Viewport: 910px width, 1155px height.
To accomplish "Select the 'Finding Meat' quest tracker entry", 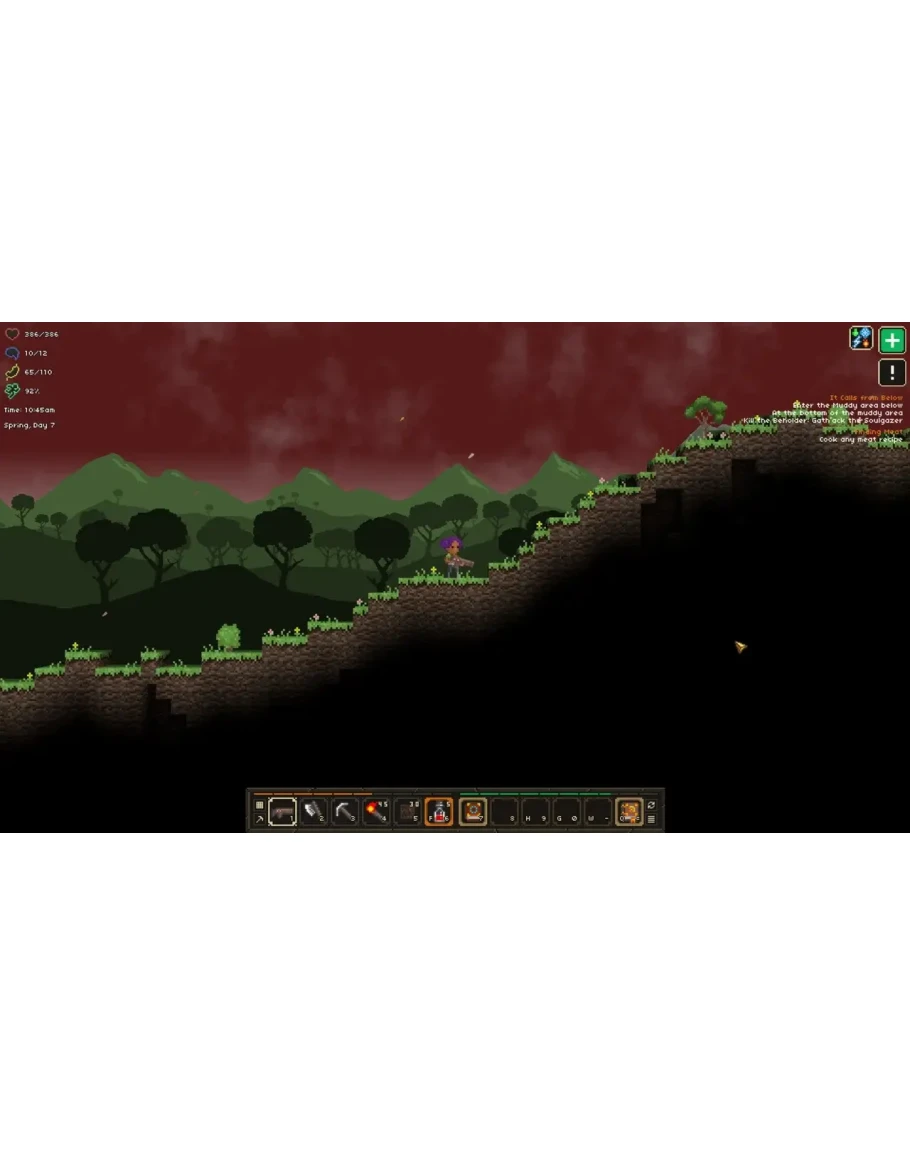I will tap(877, 432).
